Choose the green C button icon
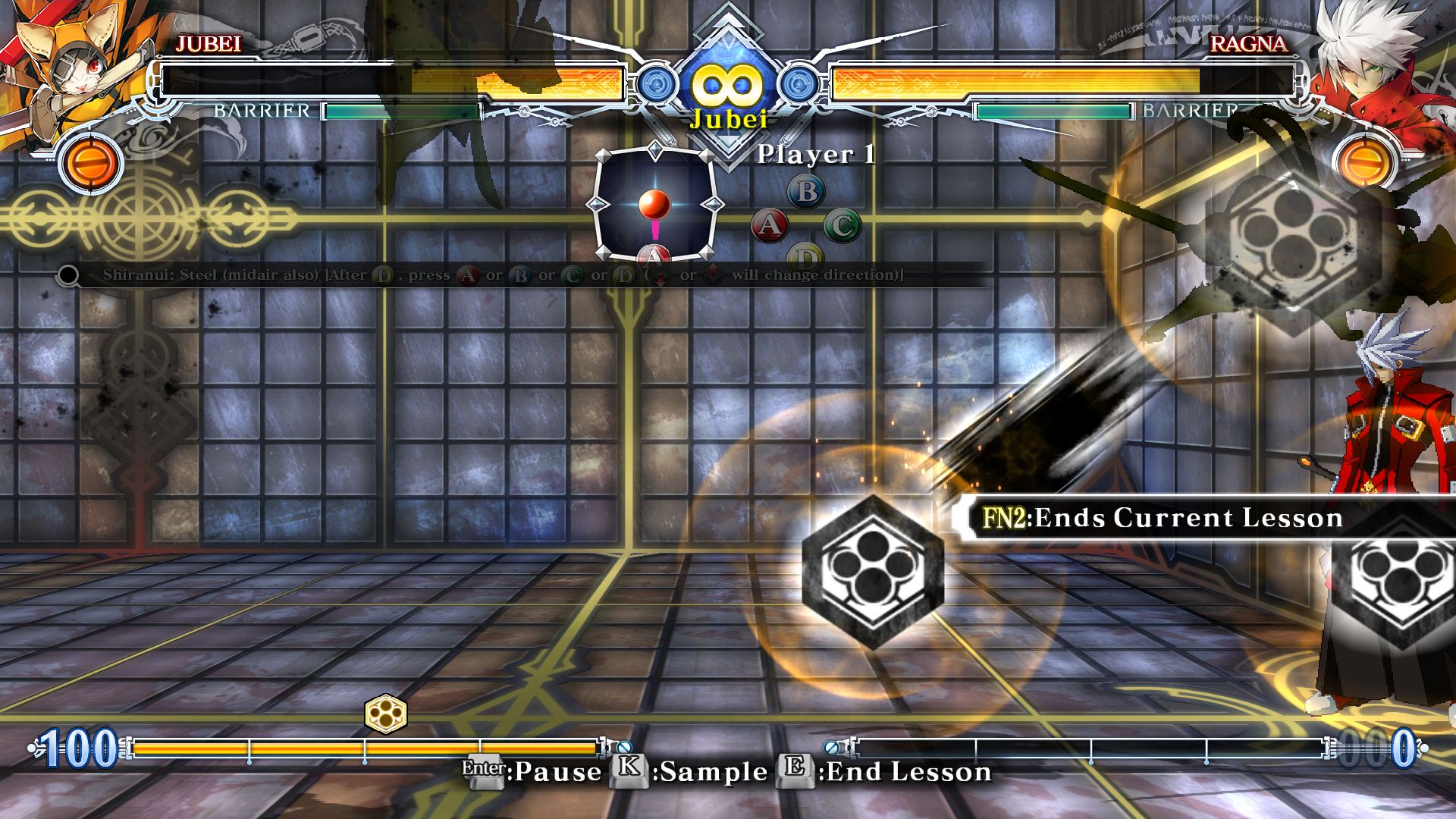1456x819 pixels. coord(843,225)
